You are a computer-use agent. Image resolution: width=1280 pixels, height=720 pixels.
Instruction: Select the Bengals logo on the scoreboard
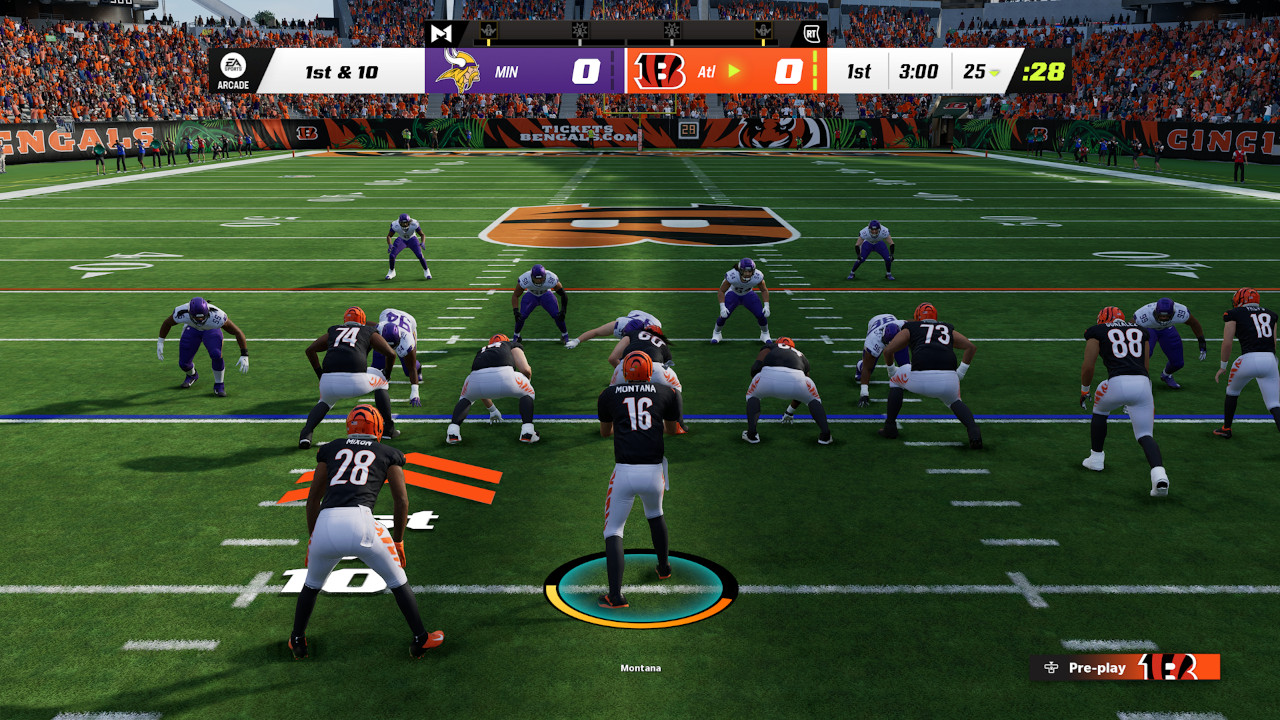click(662, 71)
